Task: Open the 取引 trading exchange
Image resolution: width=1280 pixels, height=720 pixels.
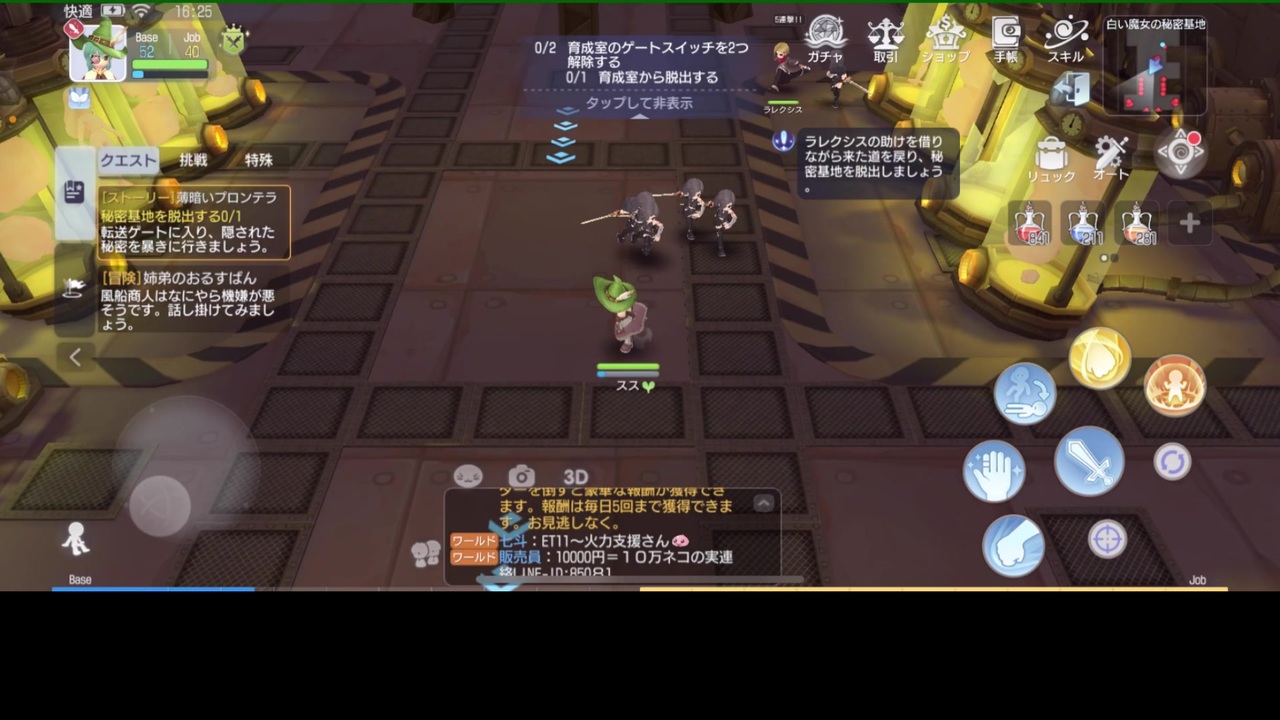Action: (884, 40)
